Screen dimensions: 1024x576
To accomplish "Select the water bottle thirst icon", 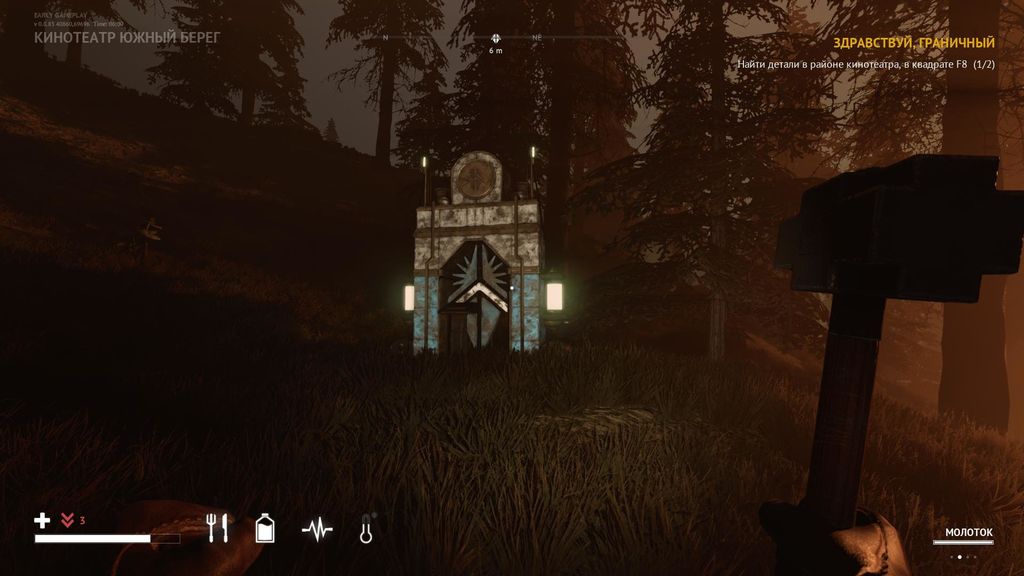I will [x=265, y=527].
